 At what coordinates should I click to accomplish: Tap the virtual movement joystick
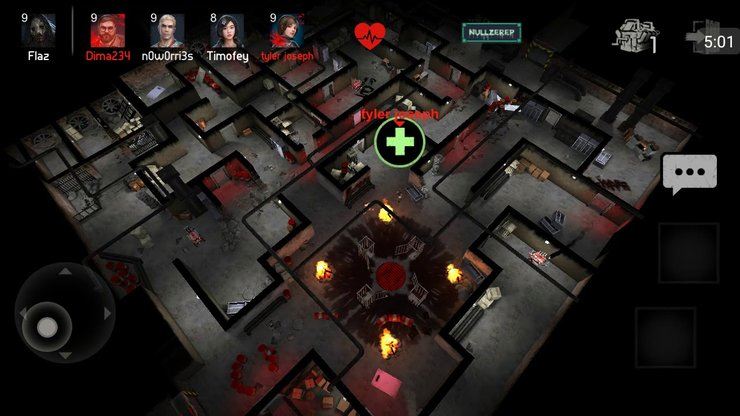click(47, 327)
